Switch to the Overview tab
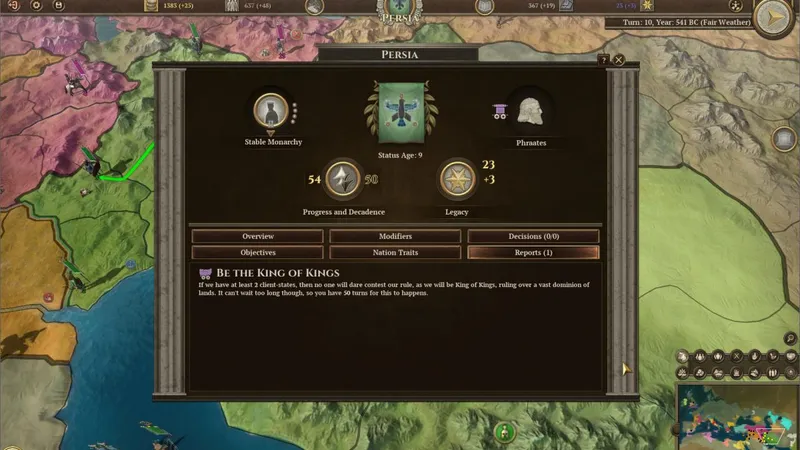The image size is (800, 450). (x=257, y=236)
